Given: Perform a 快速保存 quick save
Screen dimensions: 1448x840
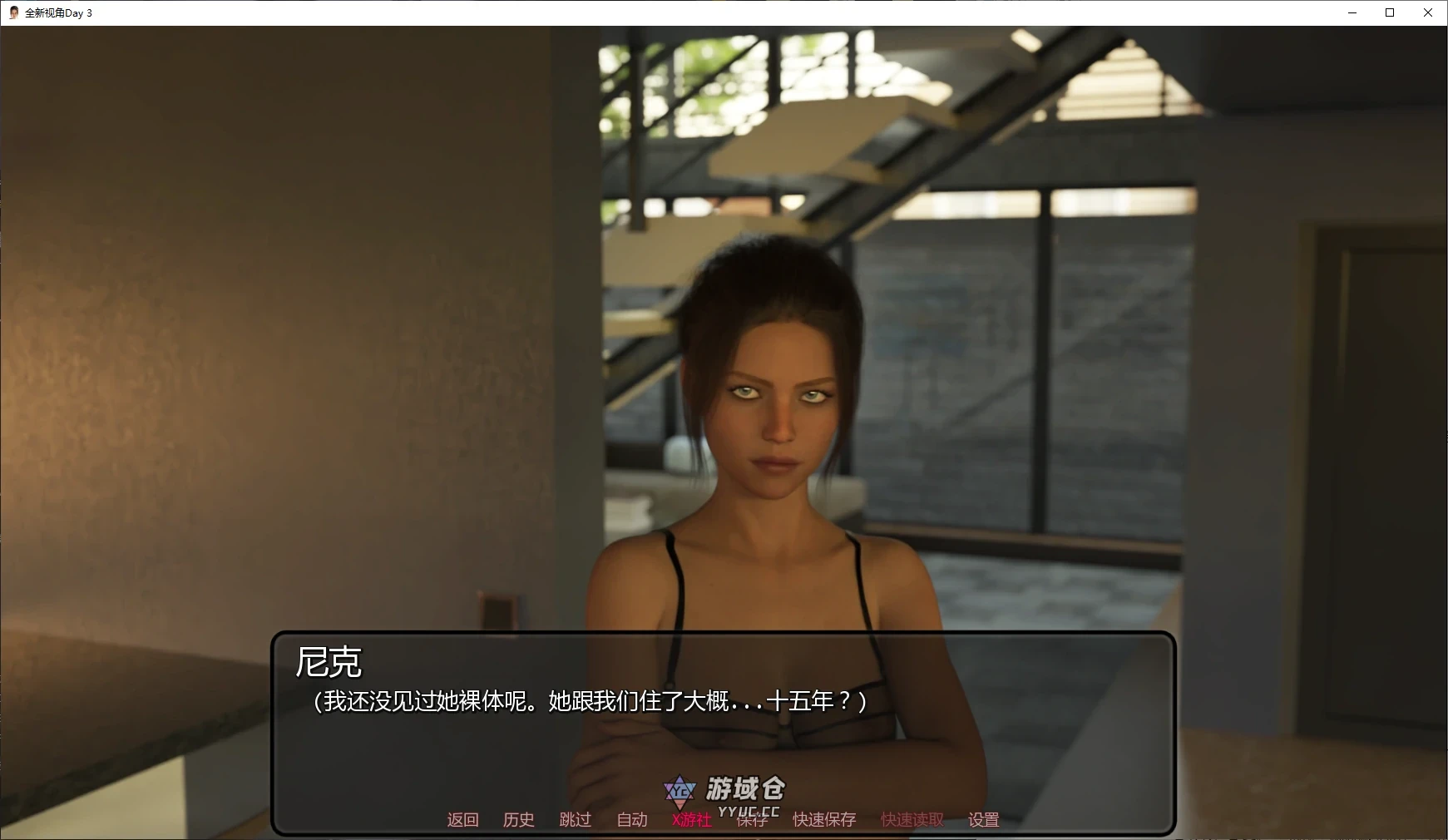Looking at the screenshot, I should 824,820.
